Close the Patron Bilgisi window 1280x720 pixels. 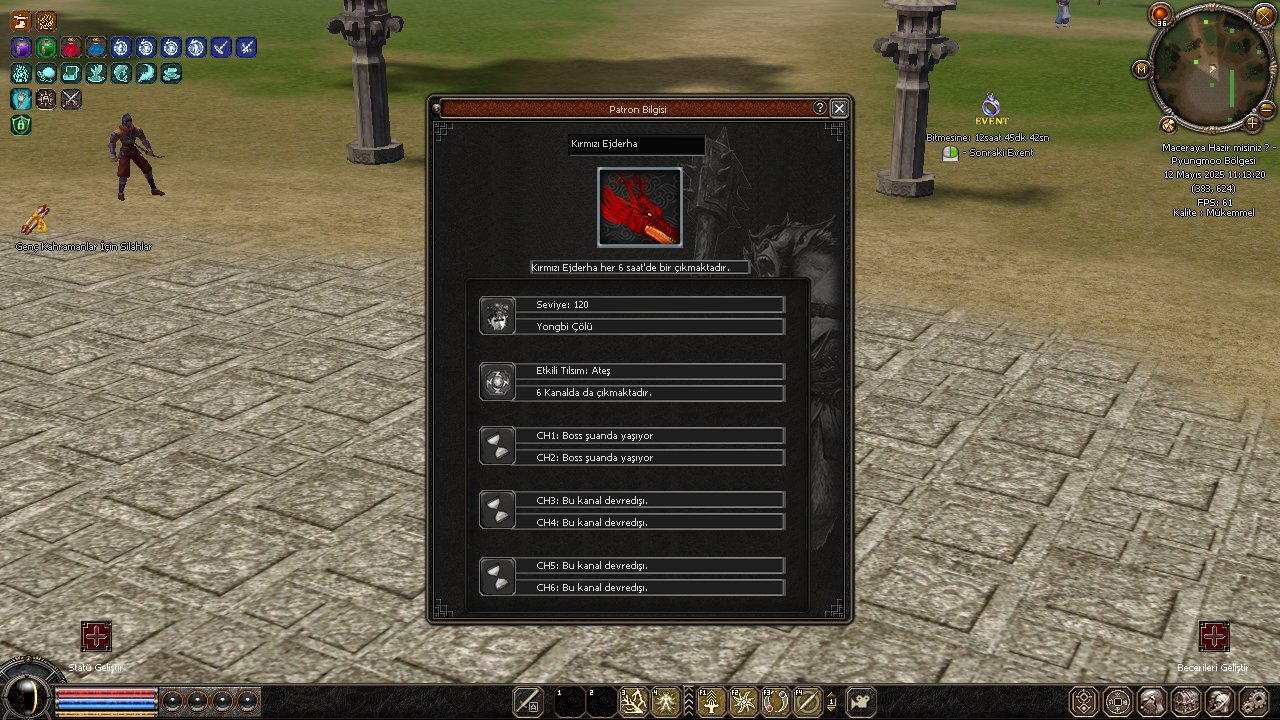tap(839, 108)
